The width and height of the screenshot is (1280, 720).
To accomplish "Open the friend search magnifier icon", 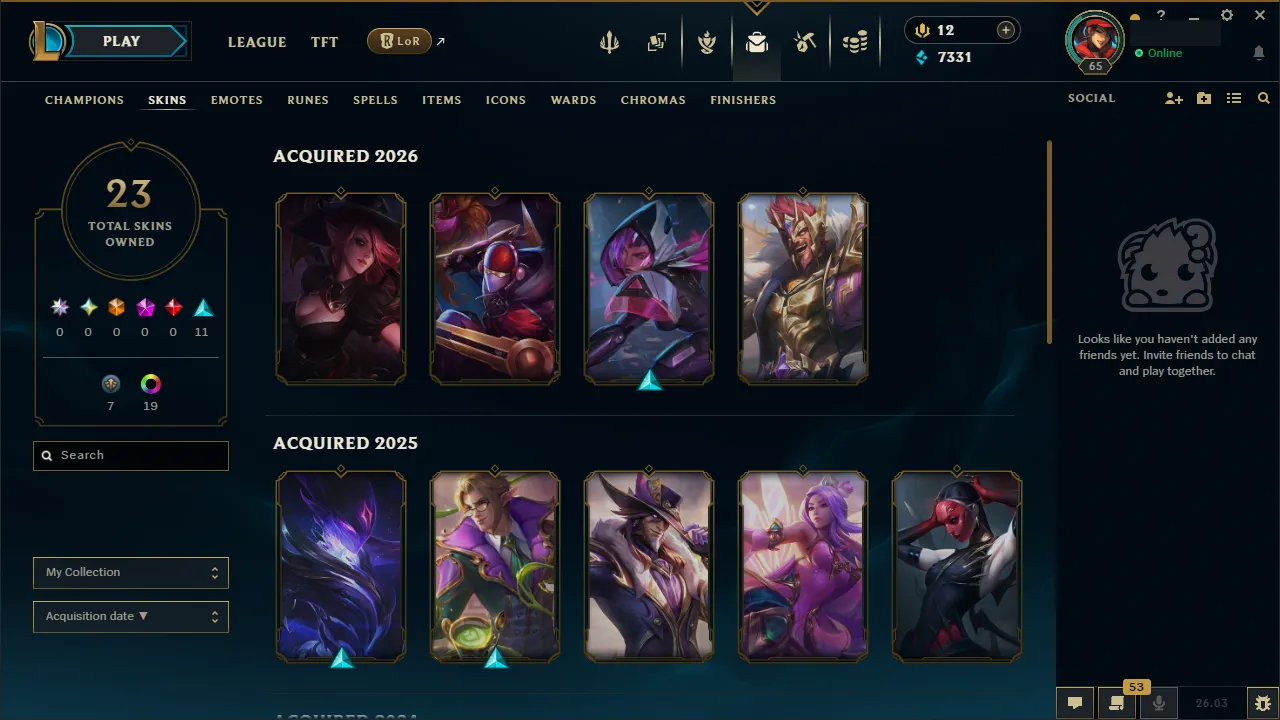I will tap(1263, 98).
